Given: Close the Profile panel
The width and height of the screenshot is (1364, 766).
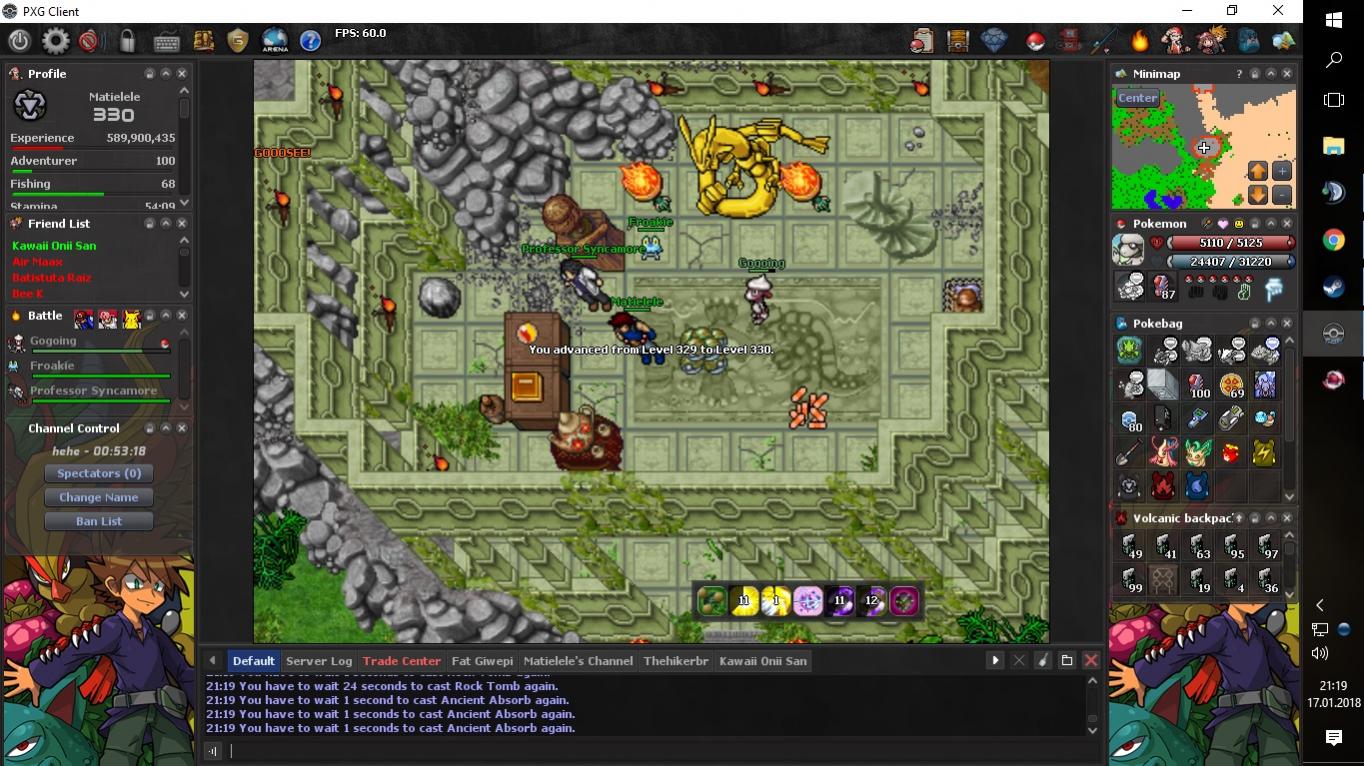Looking at the screenshot, I should 182,74.
